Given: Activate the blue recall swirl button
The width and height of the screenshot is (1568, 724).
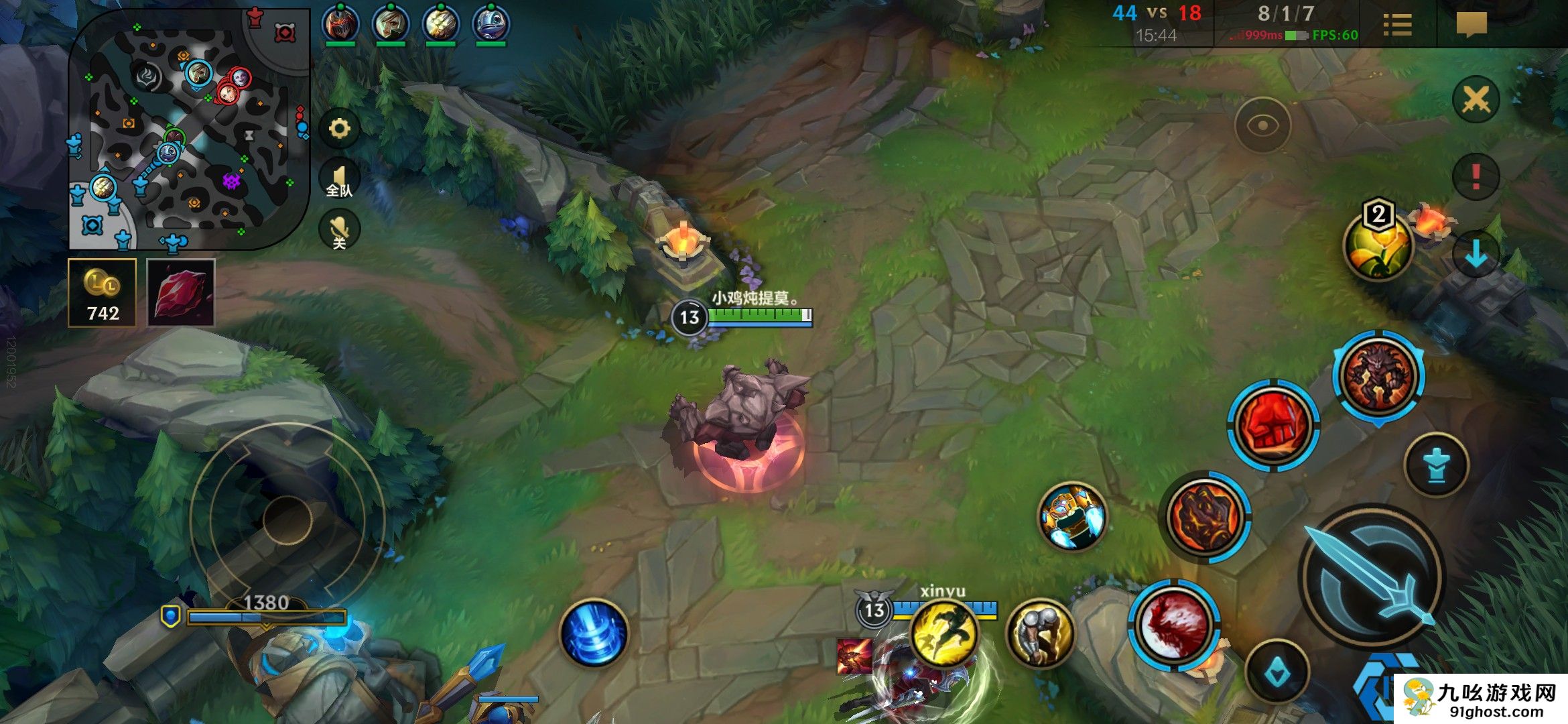Looking at the screenshot, I should click(594, 633).
